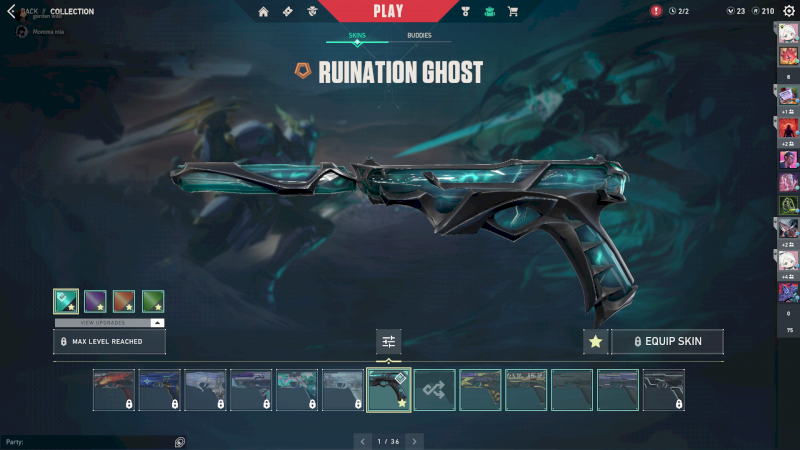This screenshot has width=800, height=450.
Task: Select the highlighted Ruination Ghost thumbnail
Action: click(388, 390)
